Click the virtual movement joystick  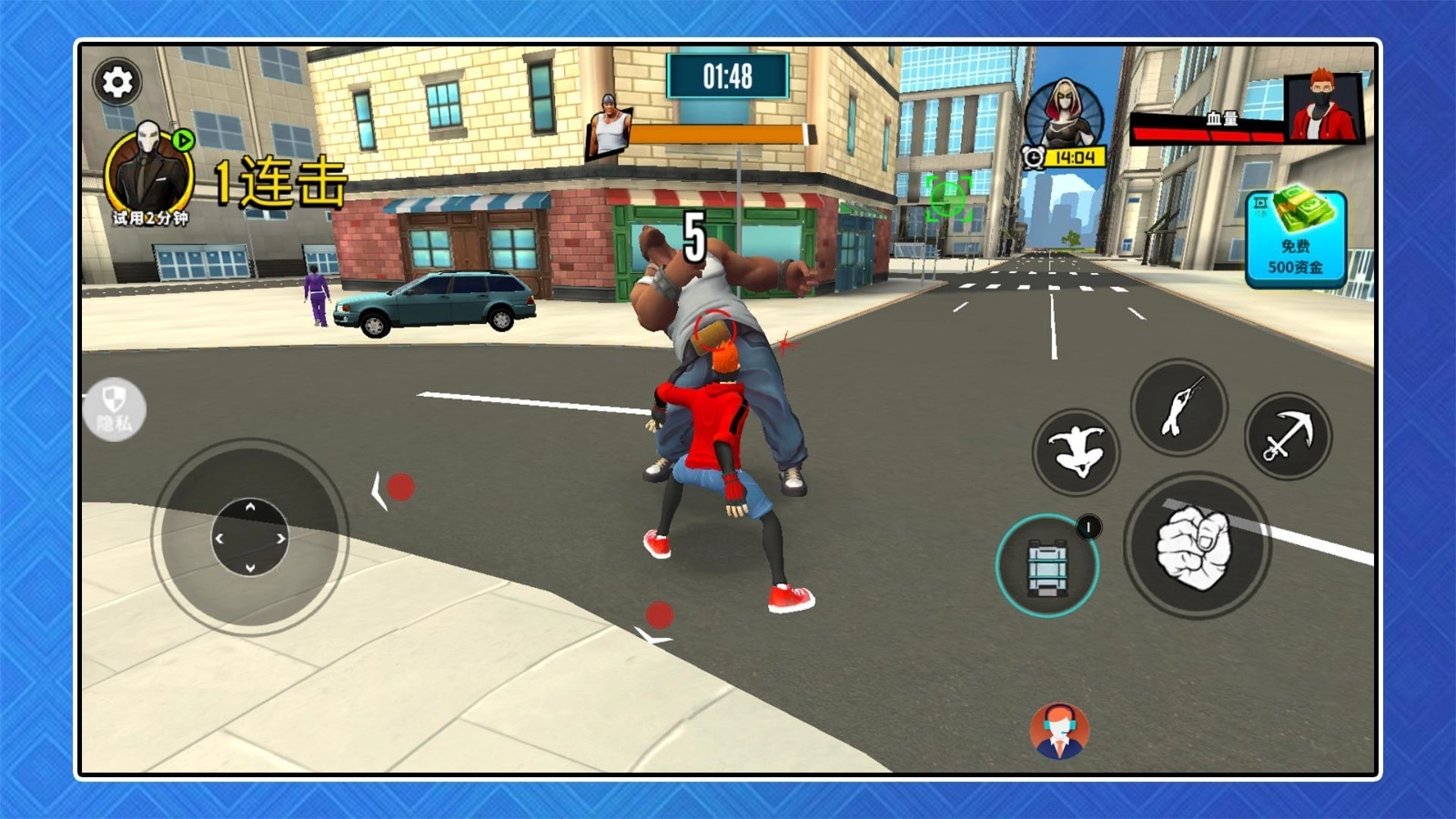tap(250, 537)
